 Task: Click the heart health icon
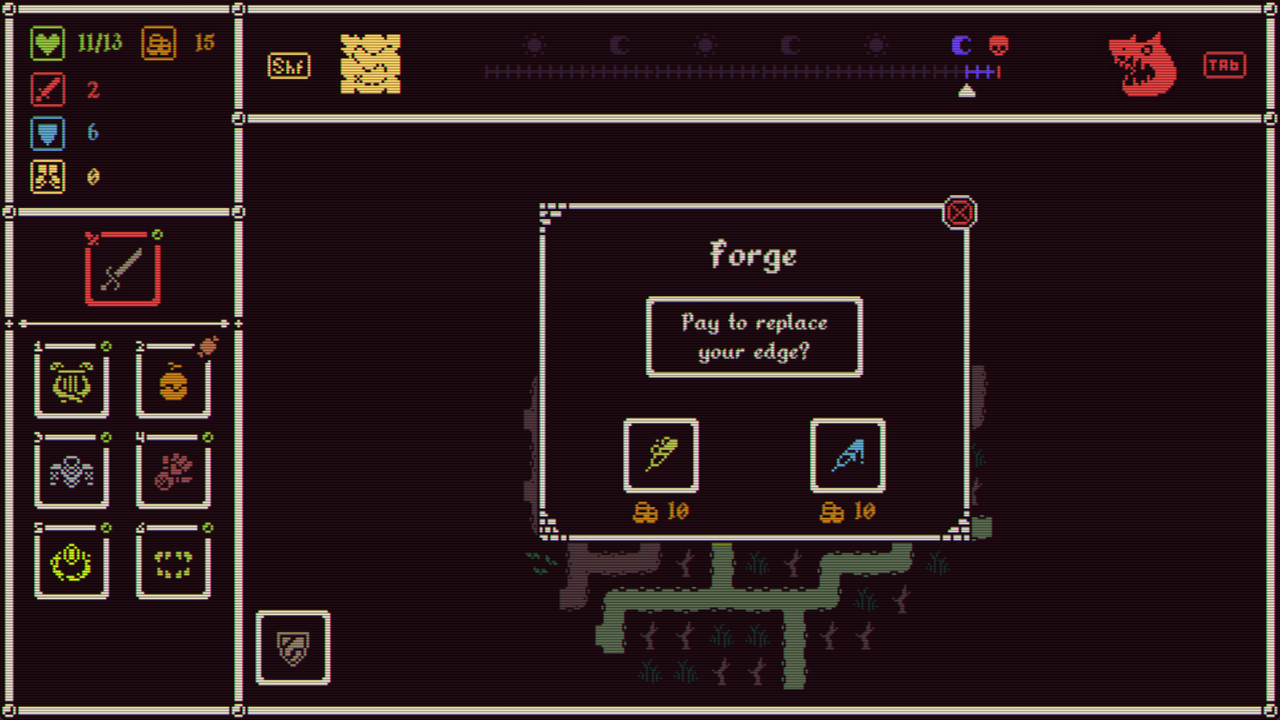tap(48, 43)
